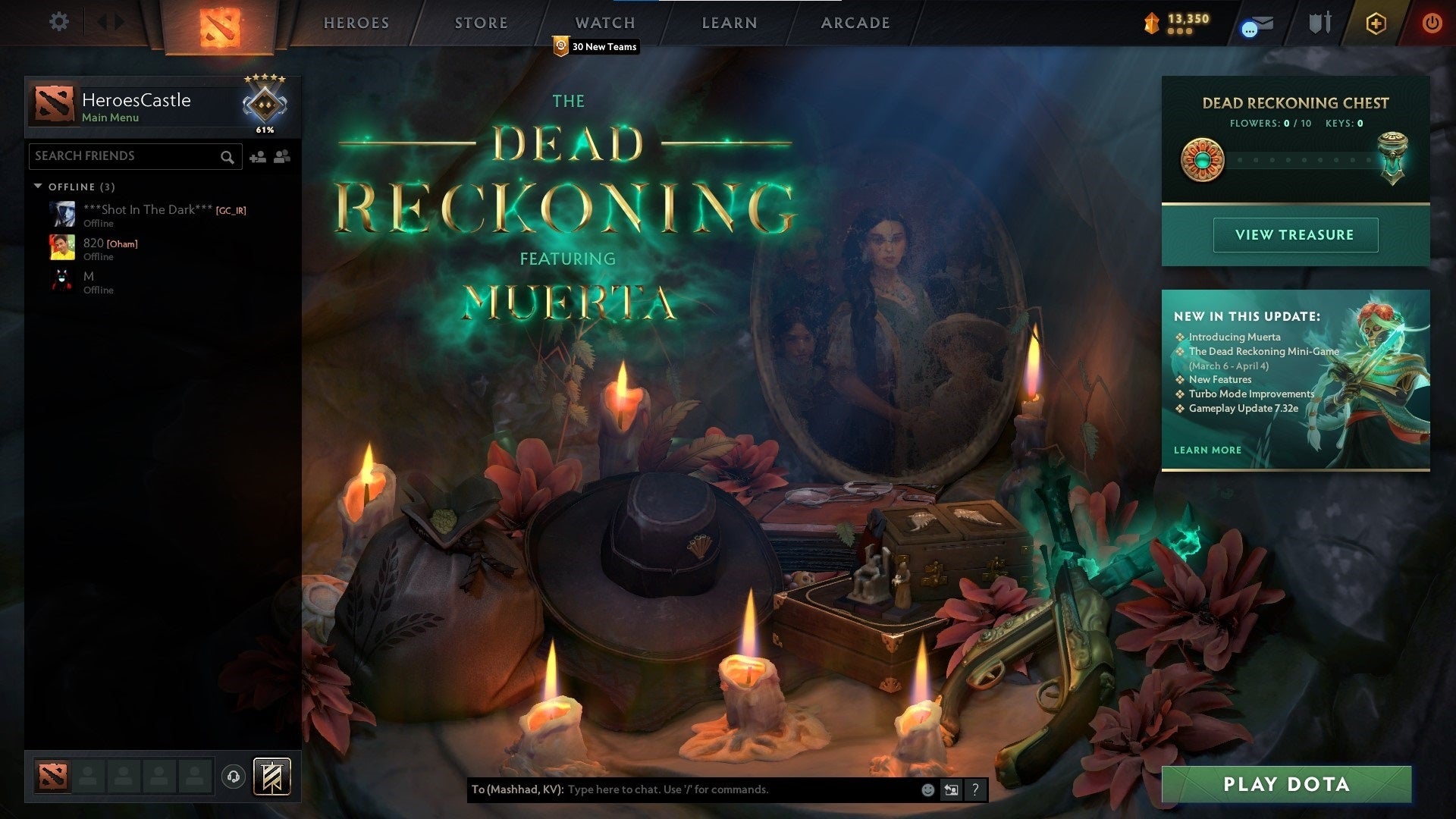The height and width of the screenshot is (819, 1456).
Task: Click the add friend icon
Action: (x=257, y=156)
